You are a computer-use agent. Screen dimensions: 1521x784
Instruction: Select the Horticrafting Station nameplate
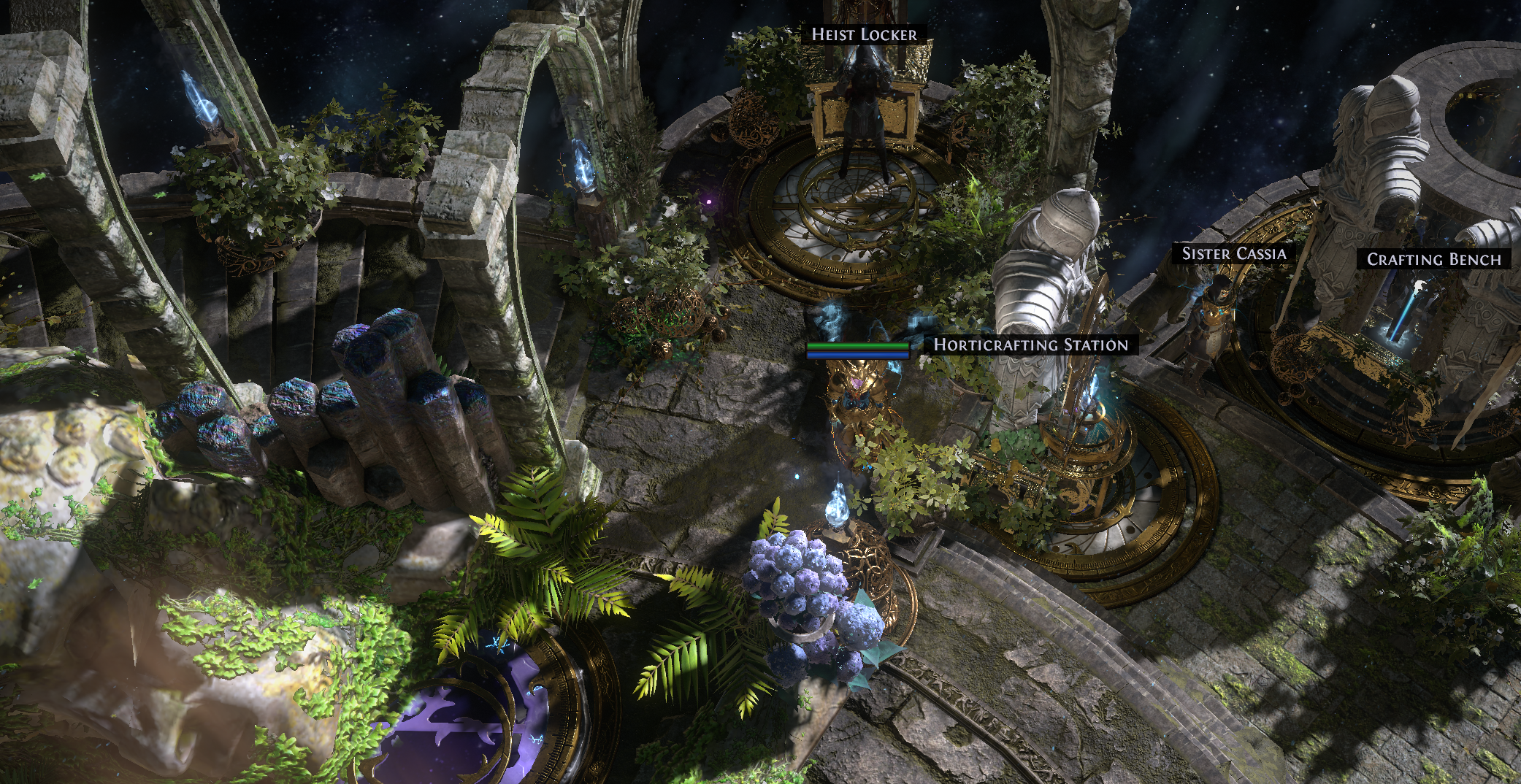point(1030,345)
